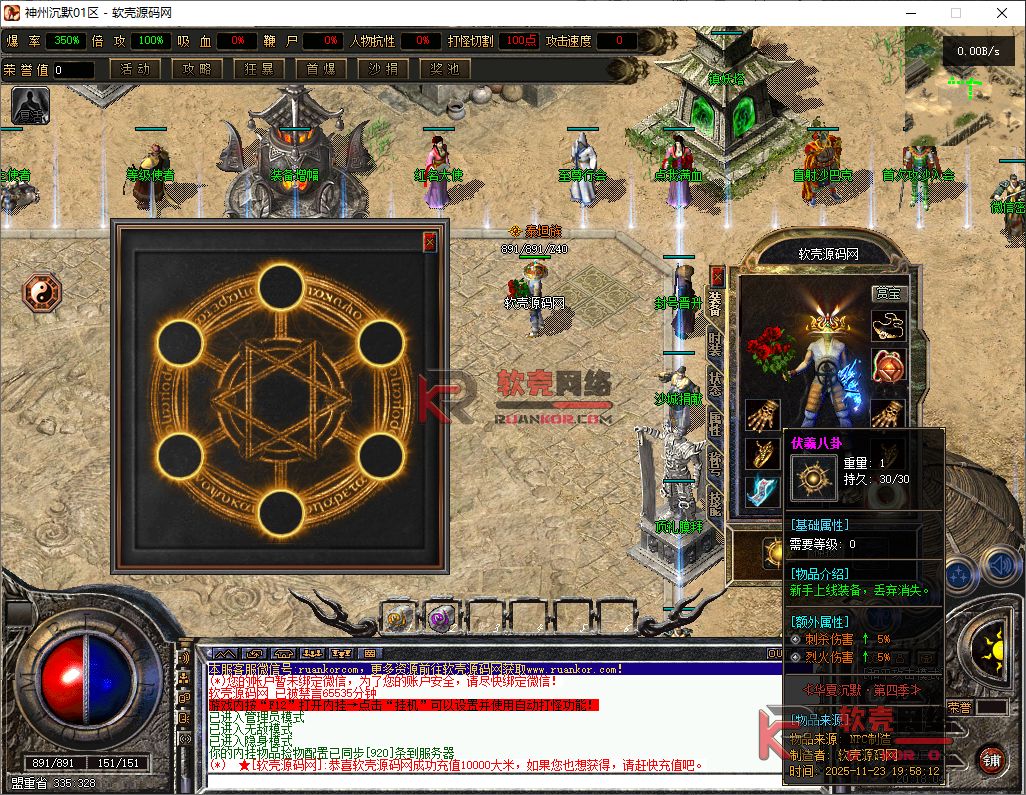Click the yin-yang octagon icon
This screenshot has height=795, width=1026.
click(42, 293)
